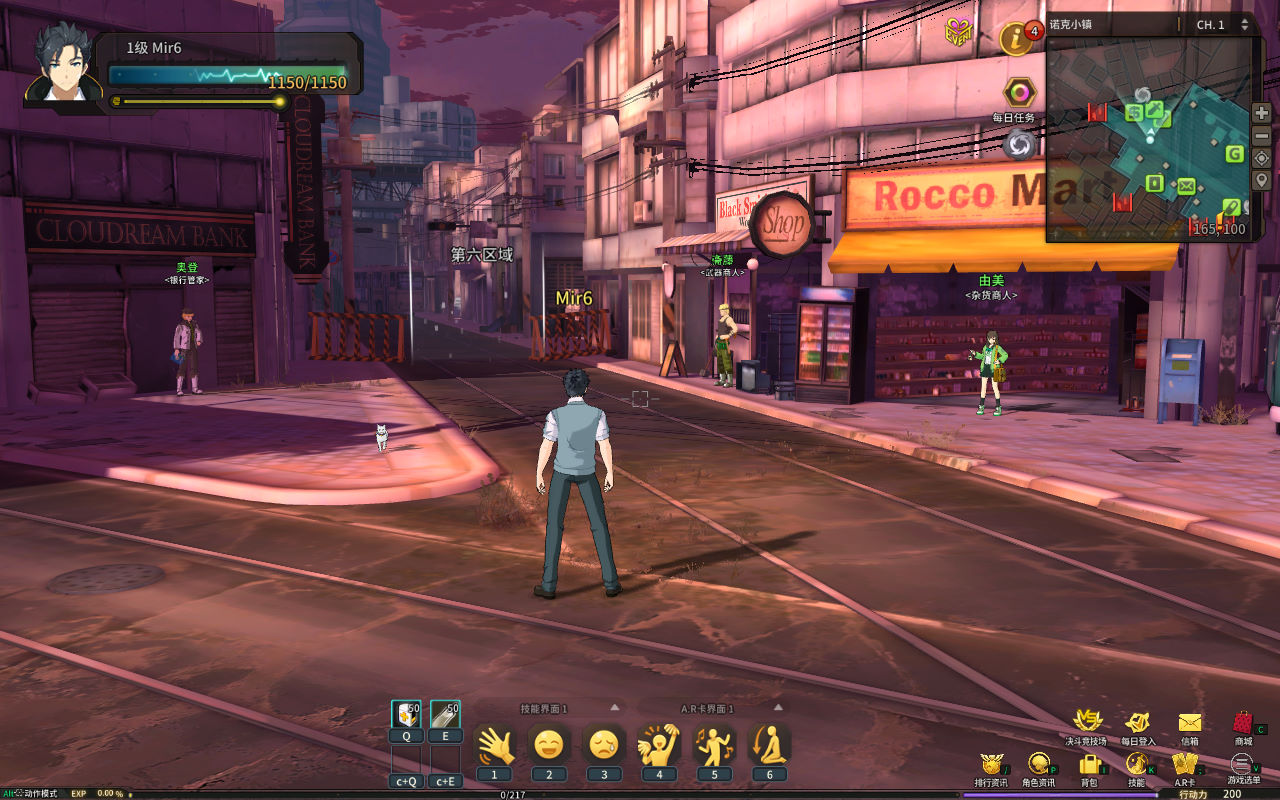Open the duel arena (决斗竞技场) VS icon
Screen dimensions: 1280x800
(x=1086, y=722)
